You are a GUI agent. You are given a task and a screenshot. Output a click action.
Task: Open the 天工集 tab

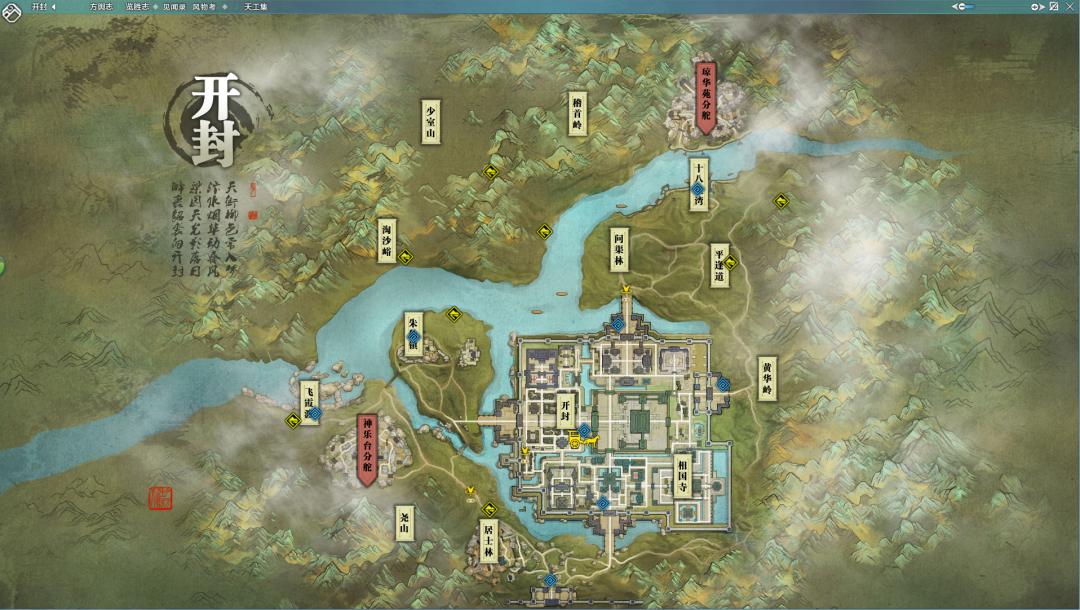click(256, 6)
